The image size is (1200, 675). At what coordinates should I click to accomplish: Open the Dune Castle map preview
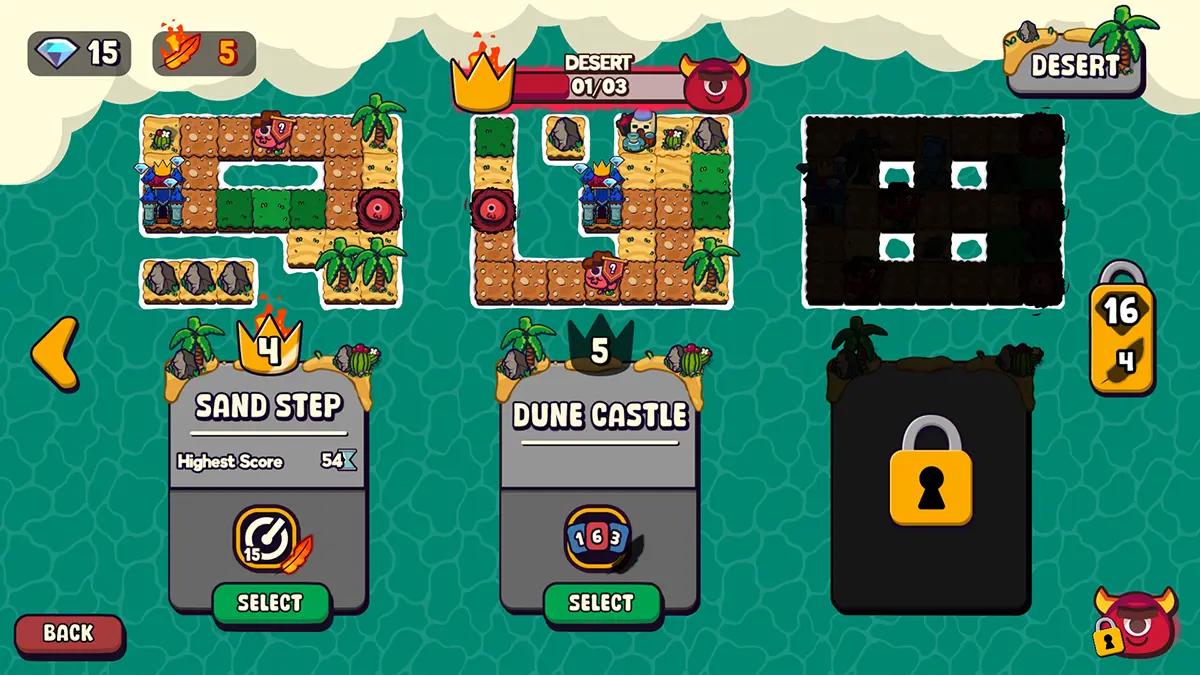tap(602, 210)
